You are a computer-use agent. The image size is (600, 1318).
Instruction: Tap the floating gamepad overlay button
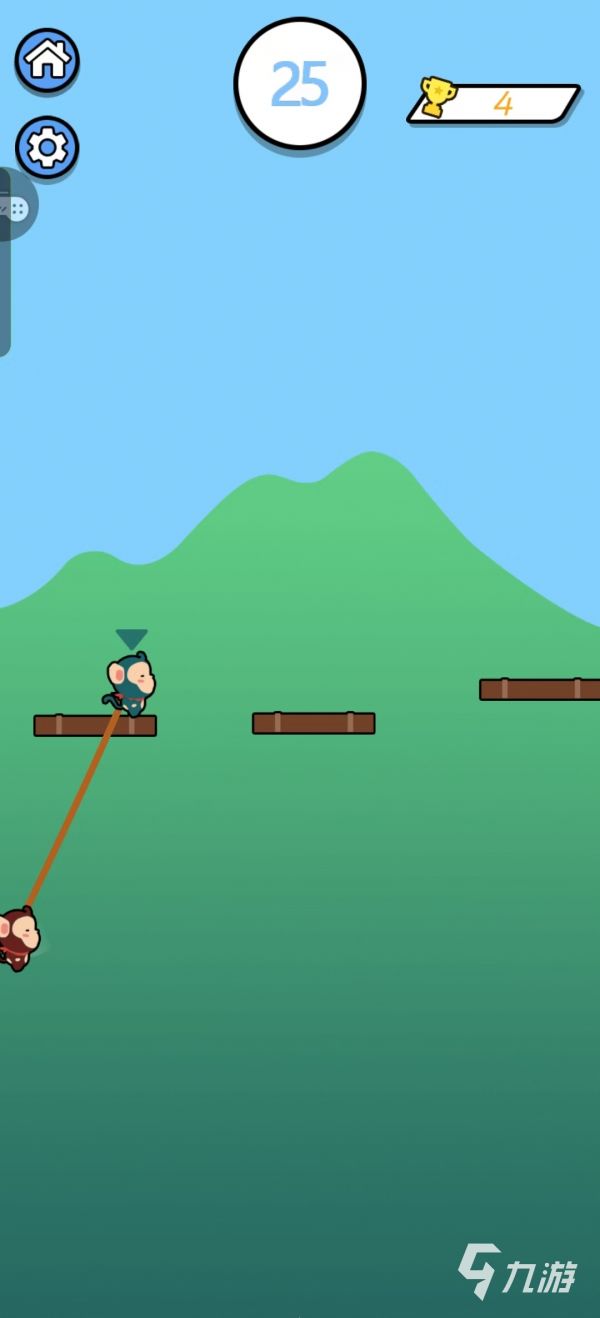[x=17, y=207]
